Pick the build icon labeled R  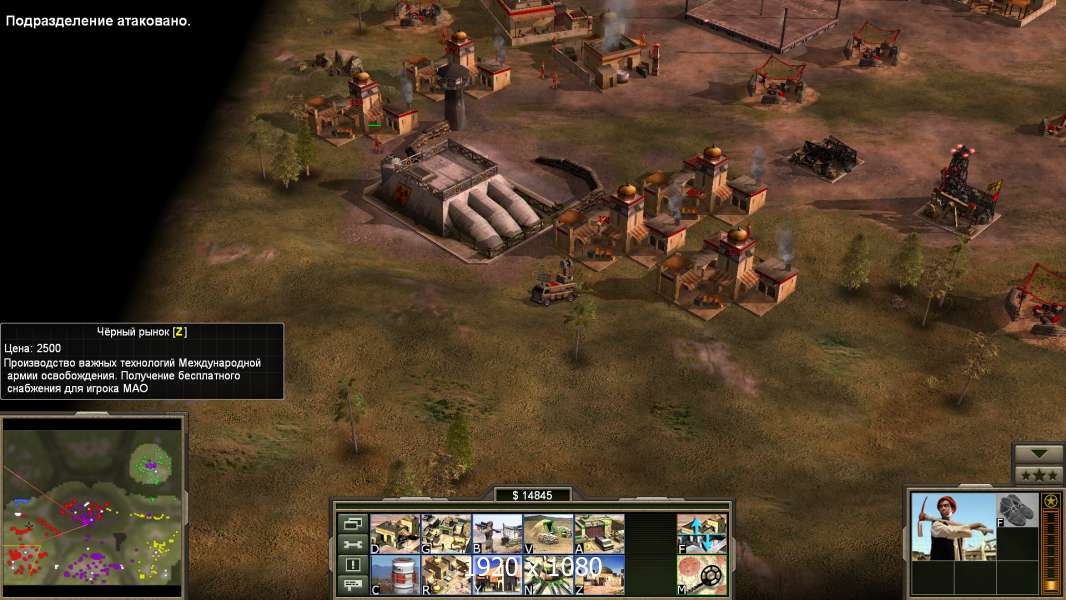coord(445,574)
